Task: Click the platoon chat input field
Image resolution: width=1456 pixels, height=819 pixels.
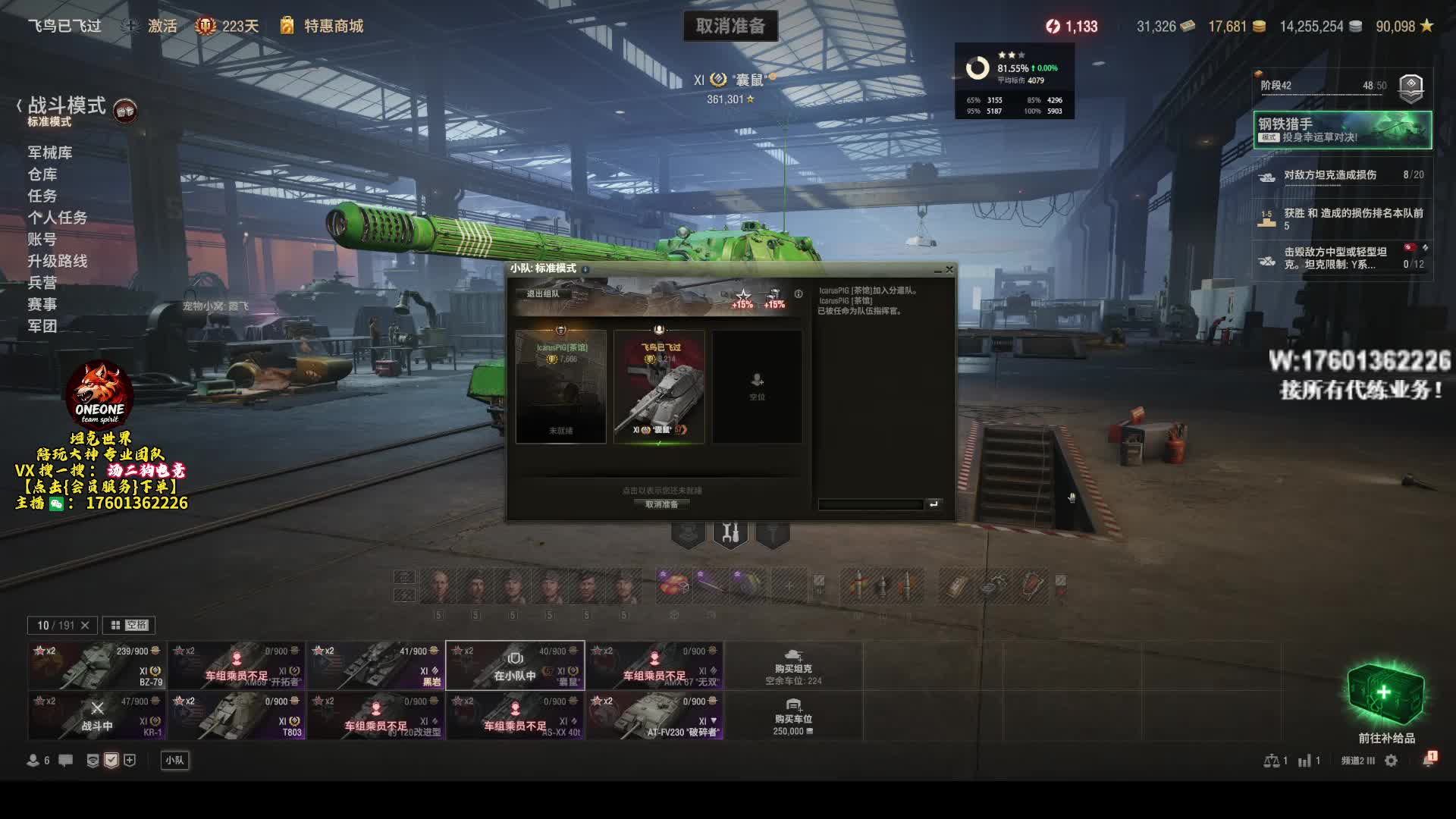Action: 871,504
